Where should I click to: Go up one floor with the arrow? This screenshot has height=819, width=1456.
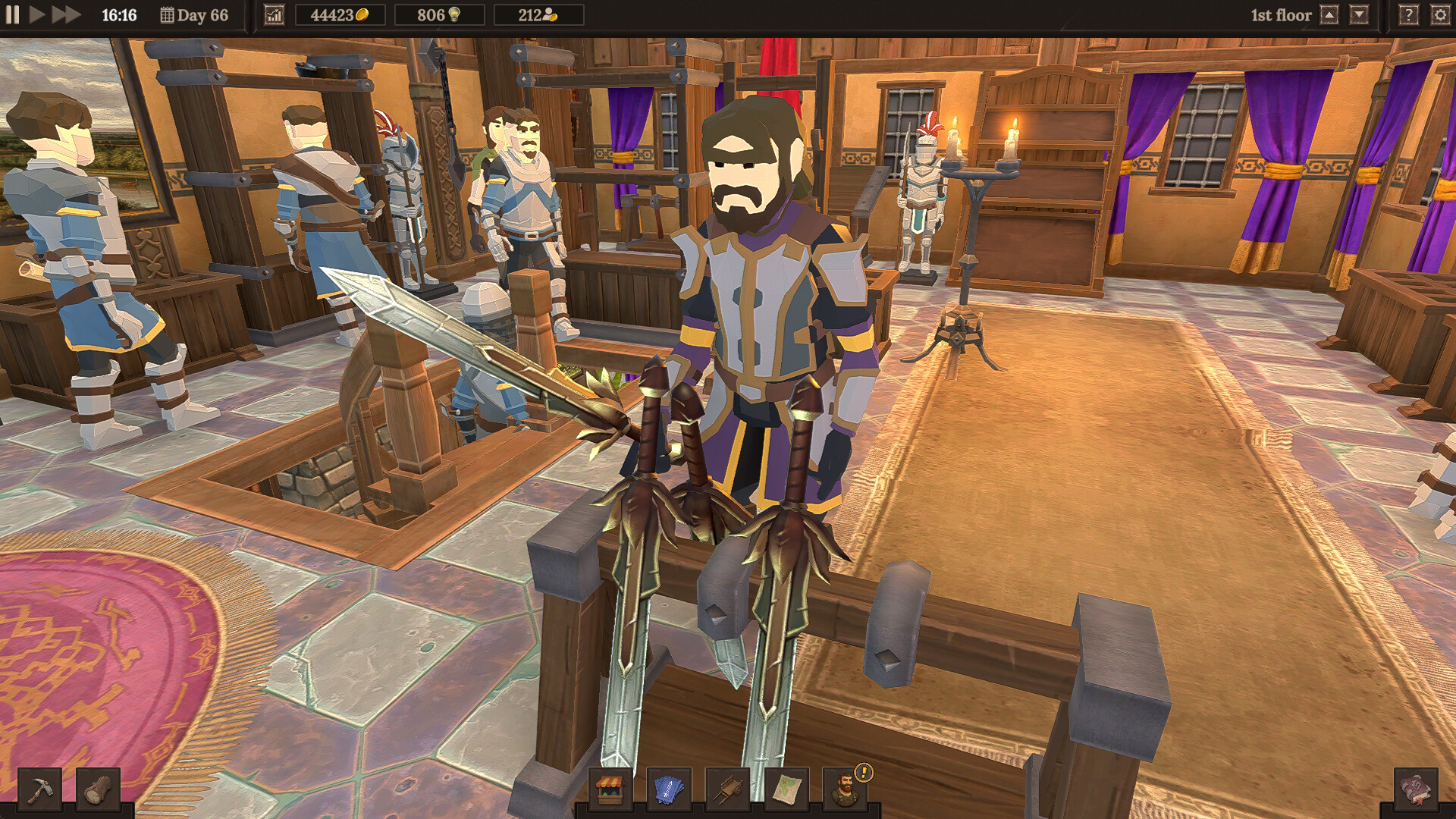point(1329,14)
